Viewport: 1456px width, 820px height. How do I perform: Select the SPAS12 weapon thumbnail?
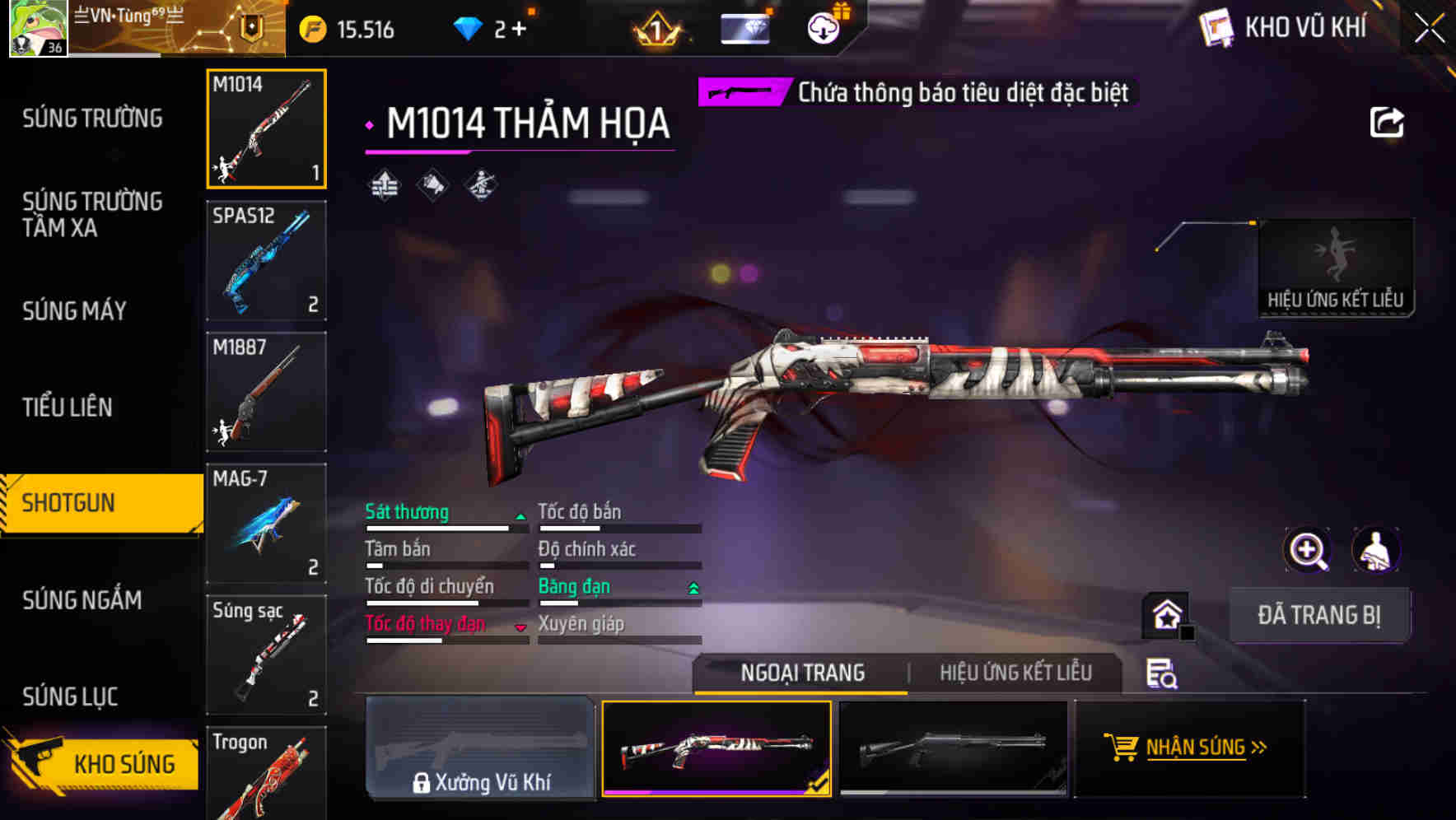[265, 260]
